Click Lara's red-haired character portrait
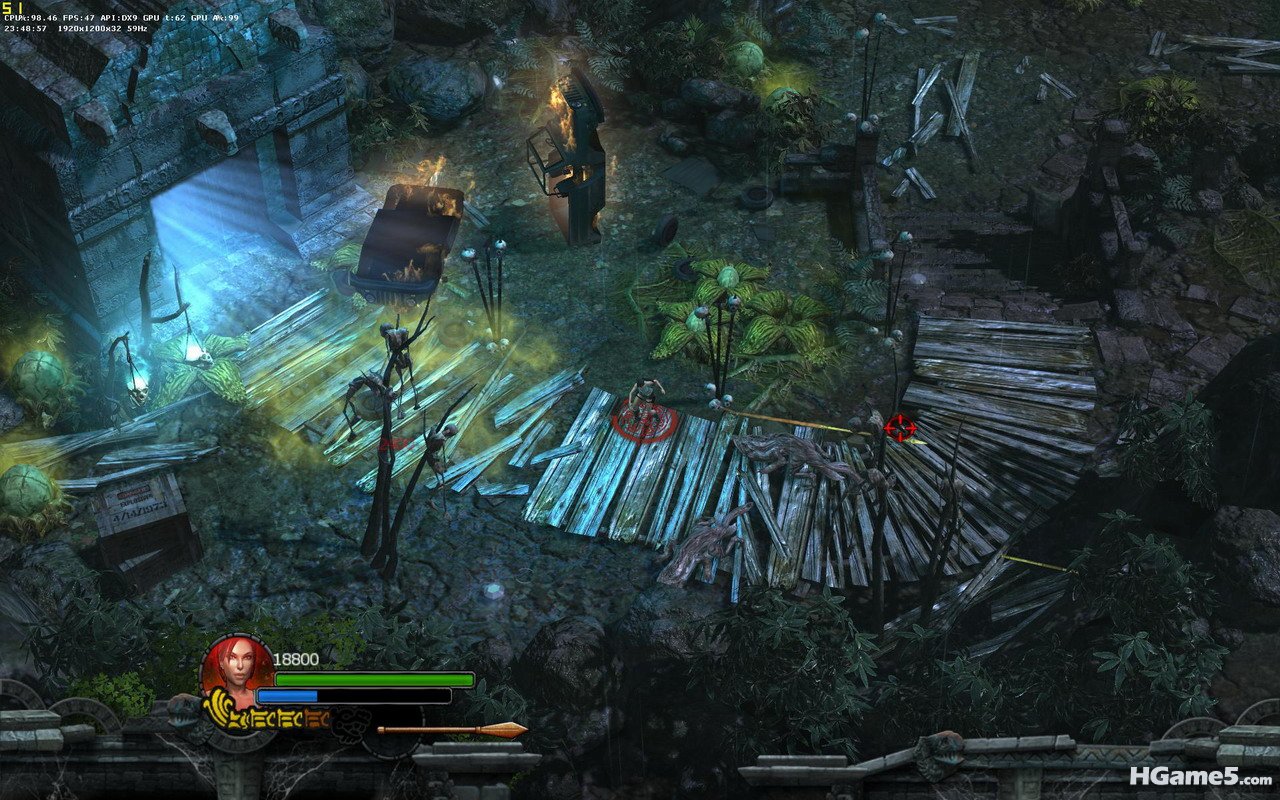The width and height of the screenshot is (1280, 800). coord(237,667)
